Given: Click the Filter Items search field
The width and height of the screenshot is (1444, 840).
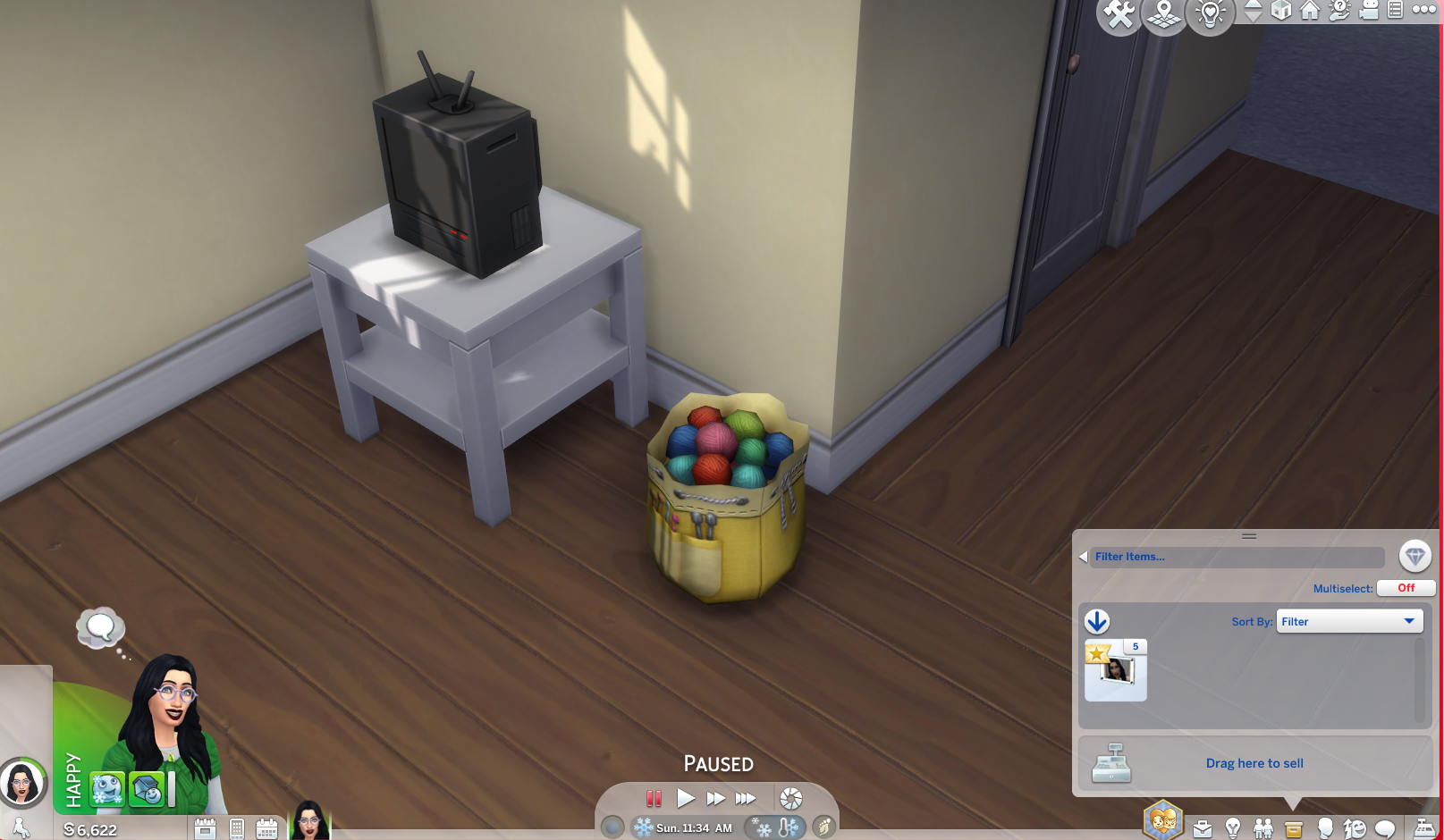Looking at the screenshot, I should click(x=1234, y=556).
